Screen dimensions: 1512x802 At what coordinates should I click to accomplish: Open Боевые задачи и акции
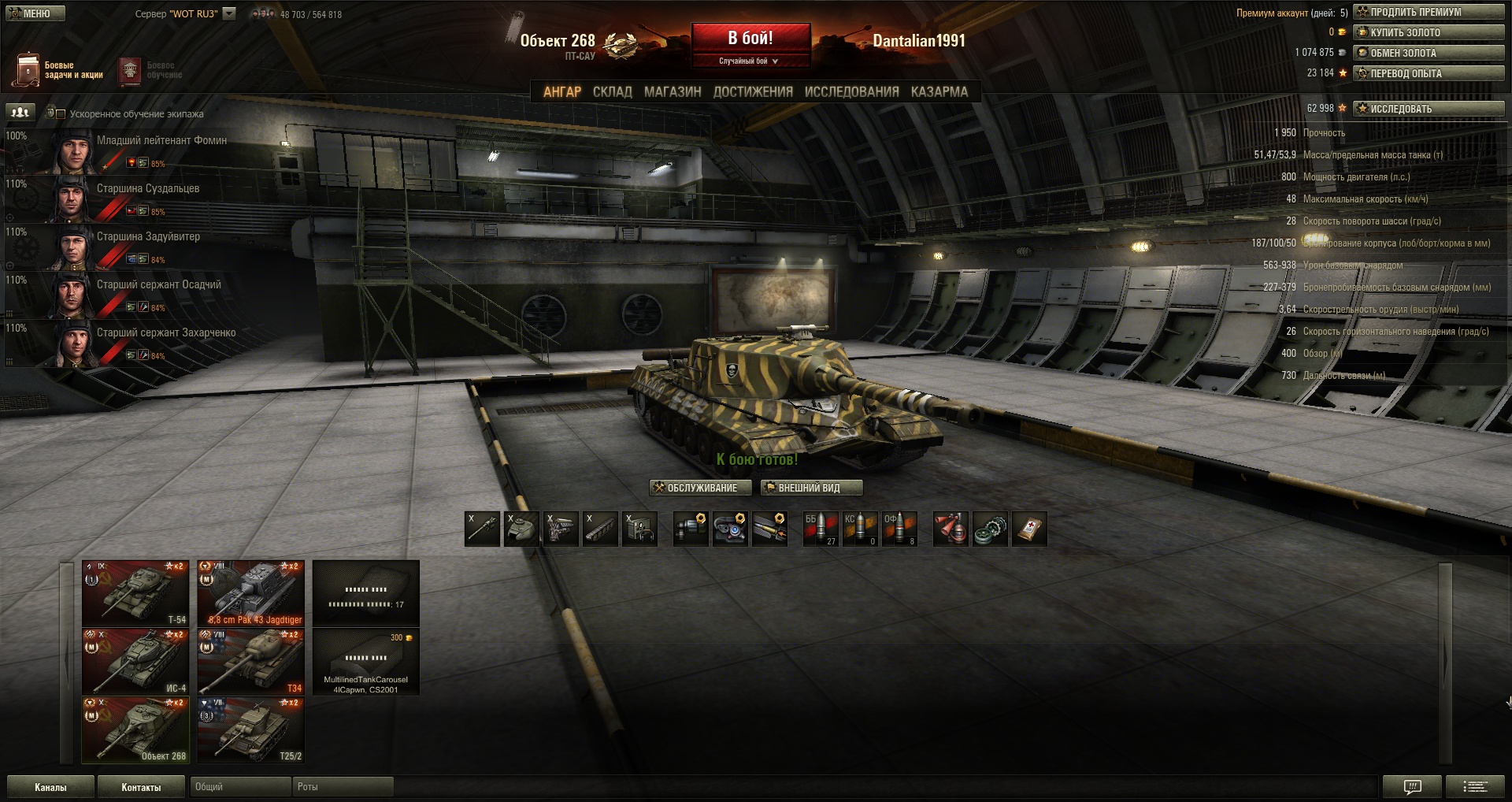(58, 70)
